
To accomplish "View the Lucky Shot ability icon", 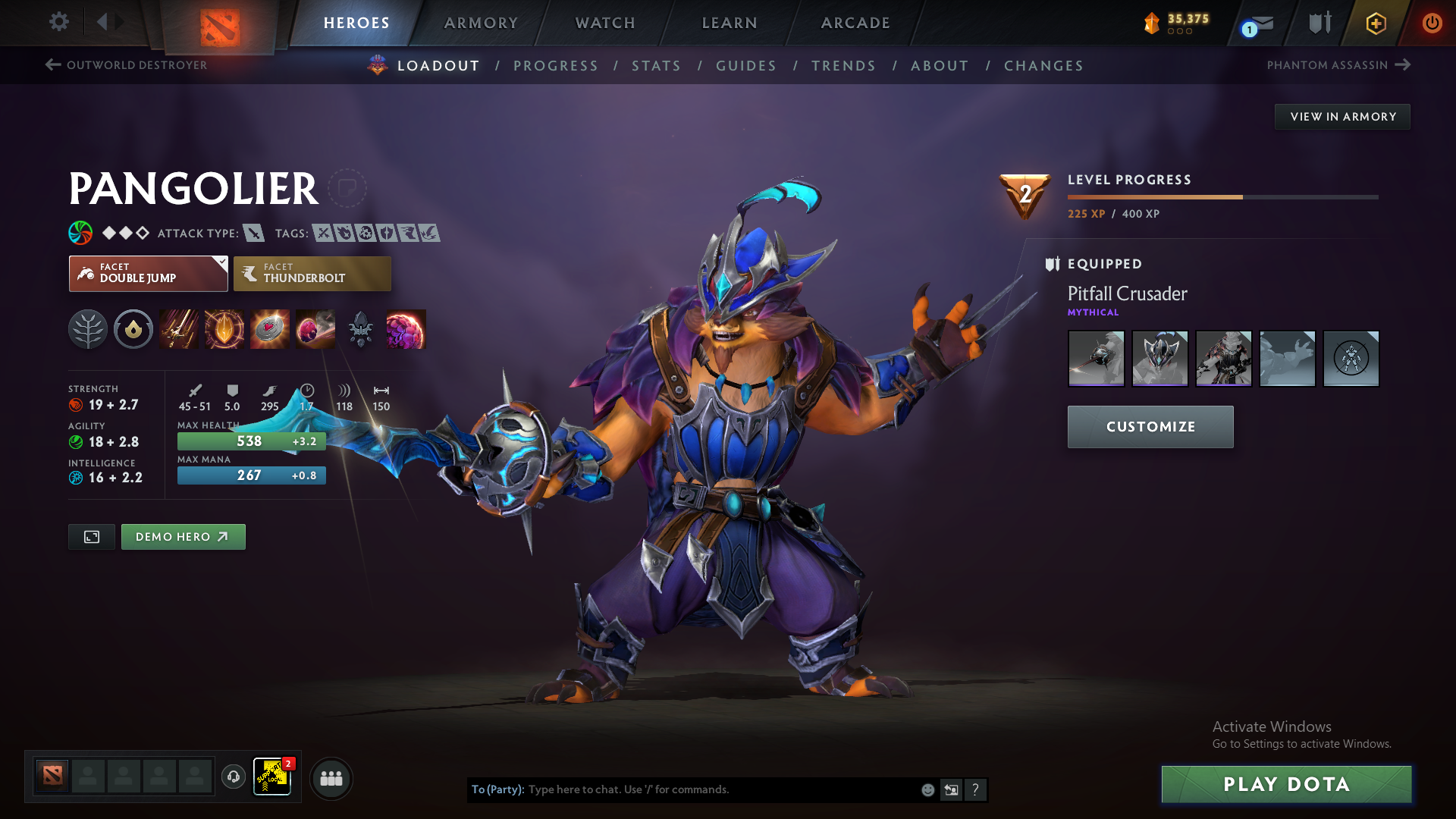I will coord(269,329).
